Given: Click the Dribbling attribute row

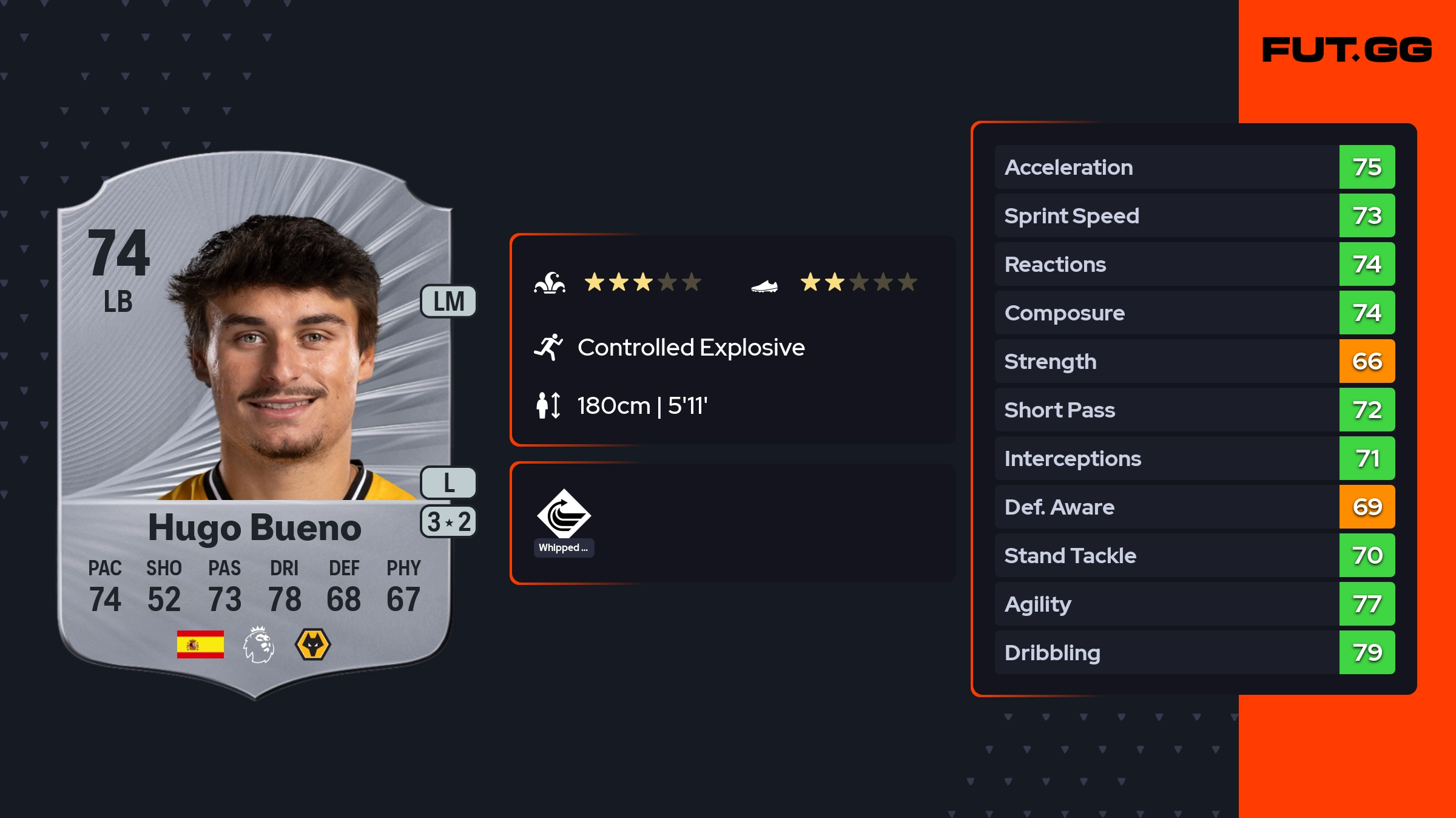Looking at the screenshot, I should coord(1194,653).
